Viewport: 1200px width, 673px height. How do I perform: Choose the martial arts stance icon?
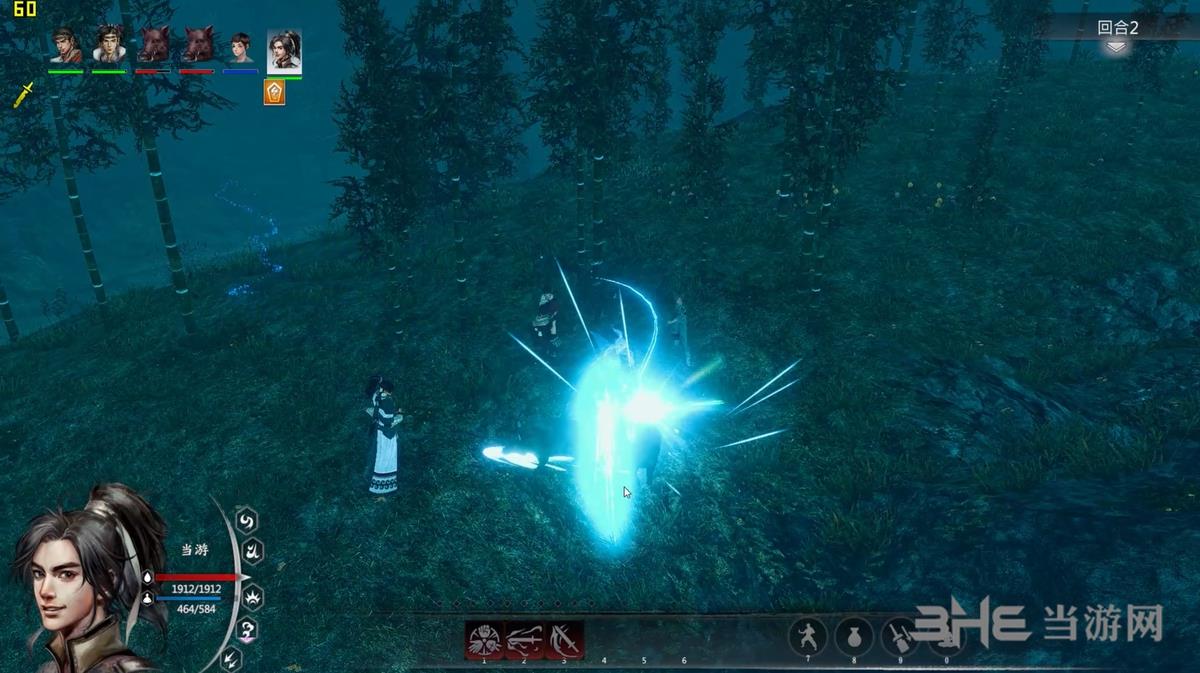click(807, 636)
